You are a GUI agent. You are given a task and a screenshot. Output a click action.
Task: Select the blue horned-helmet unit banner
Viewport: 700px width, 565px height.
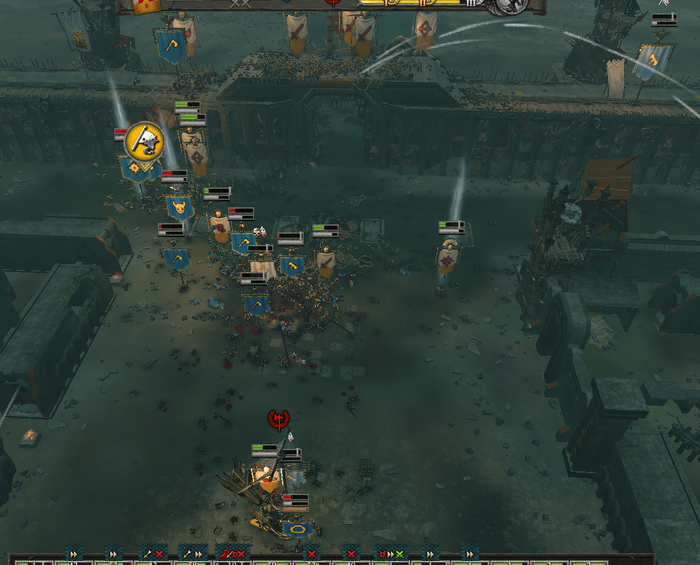pos(181,208)
